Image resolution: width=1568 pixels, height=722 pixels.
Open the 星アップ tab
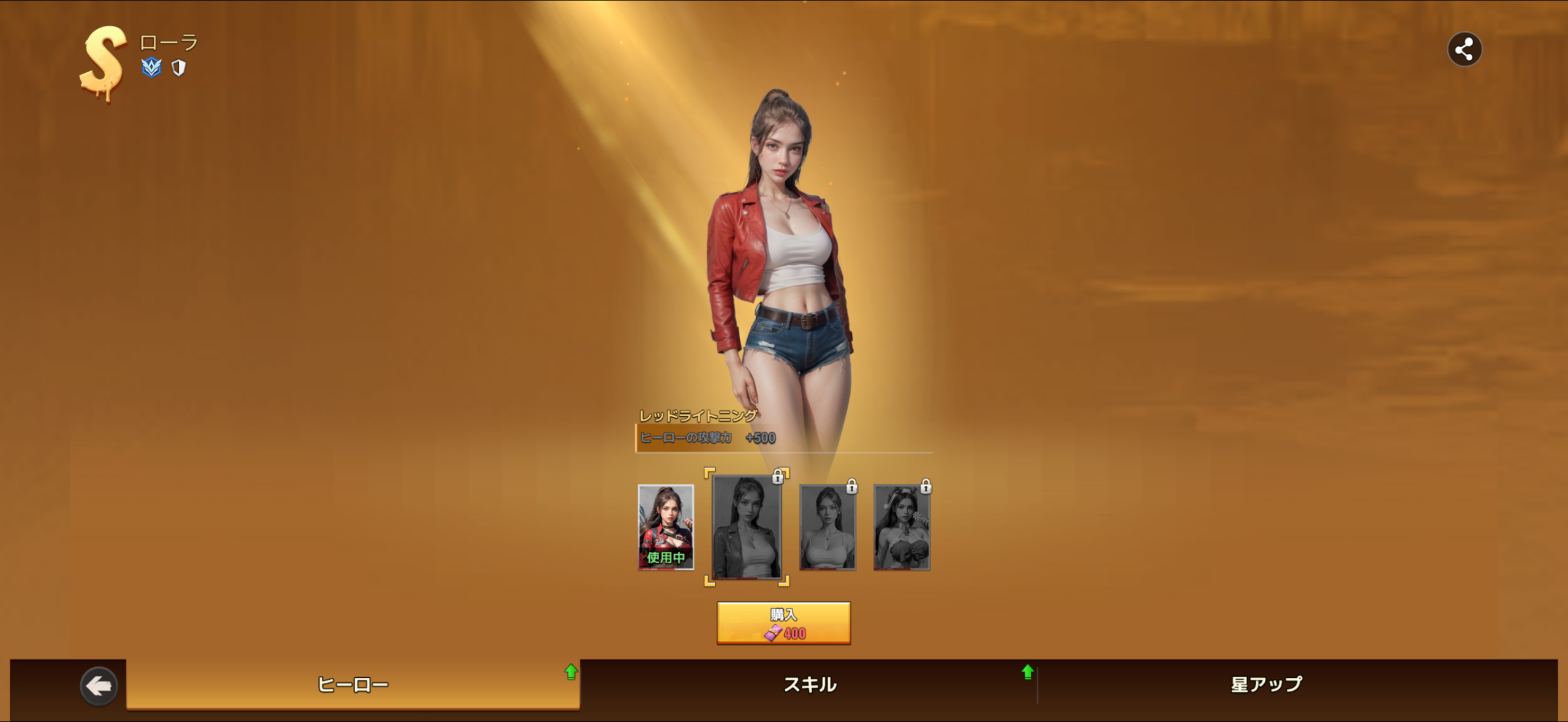pyautogui.click(x=1267, y=685)
